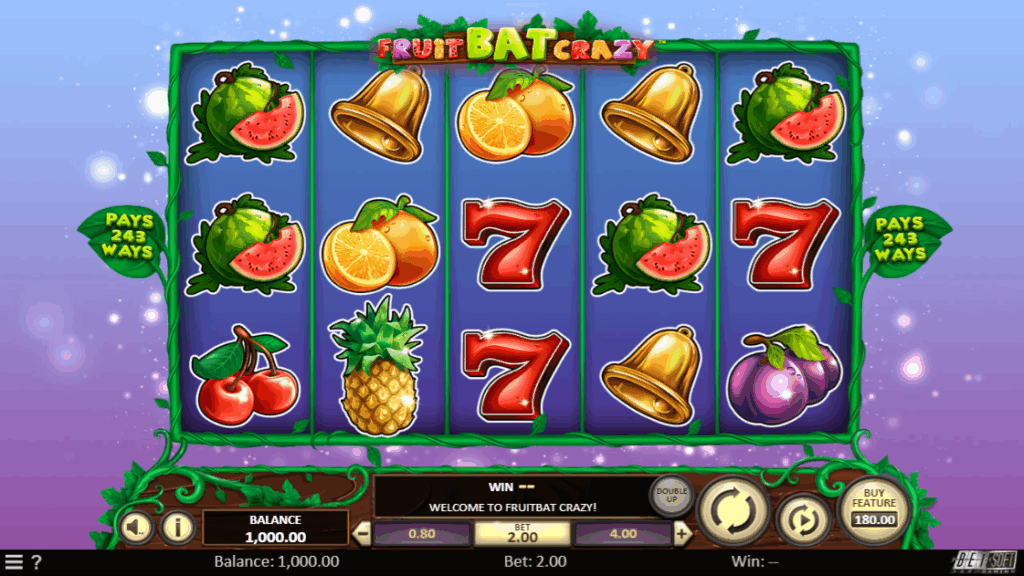Select the 0.80 bet option

421,534
